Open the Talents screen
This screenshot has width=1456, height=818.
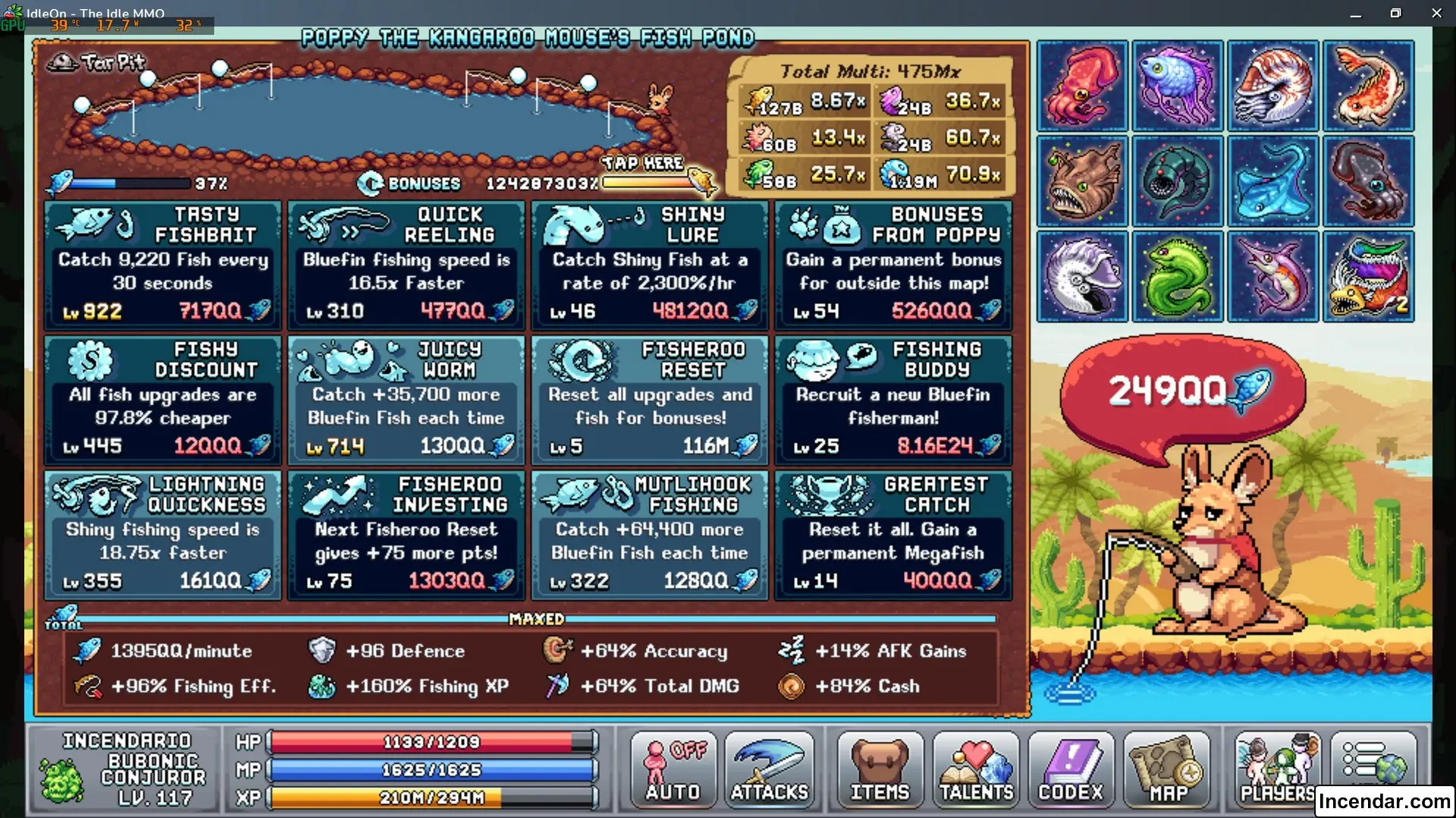pos(975,769)
